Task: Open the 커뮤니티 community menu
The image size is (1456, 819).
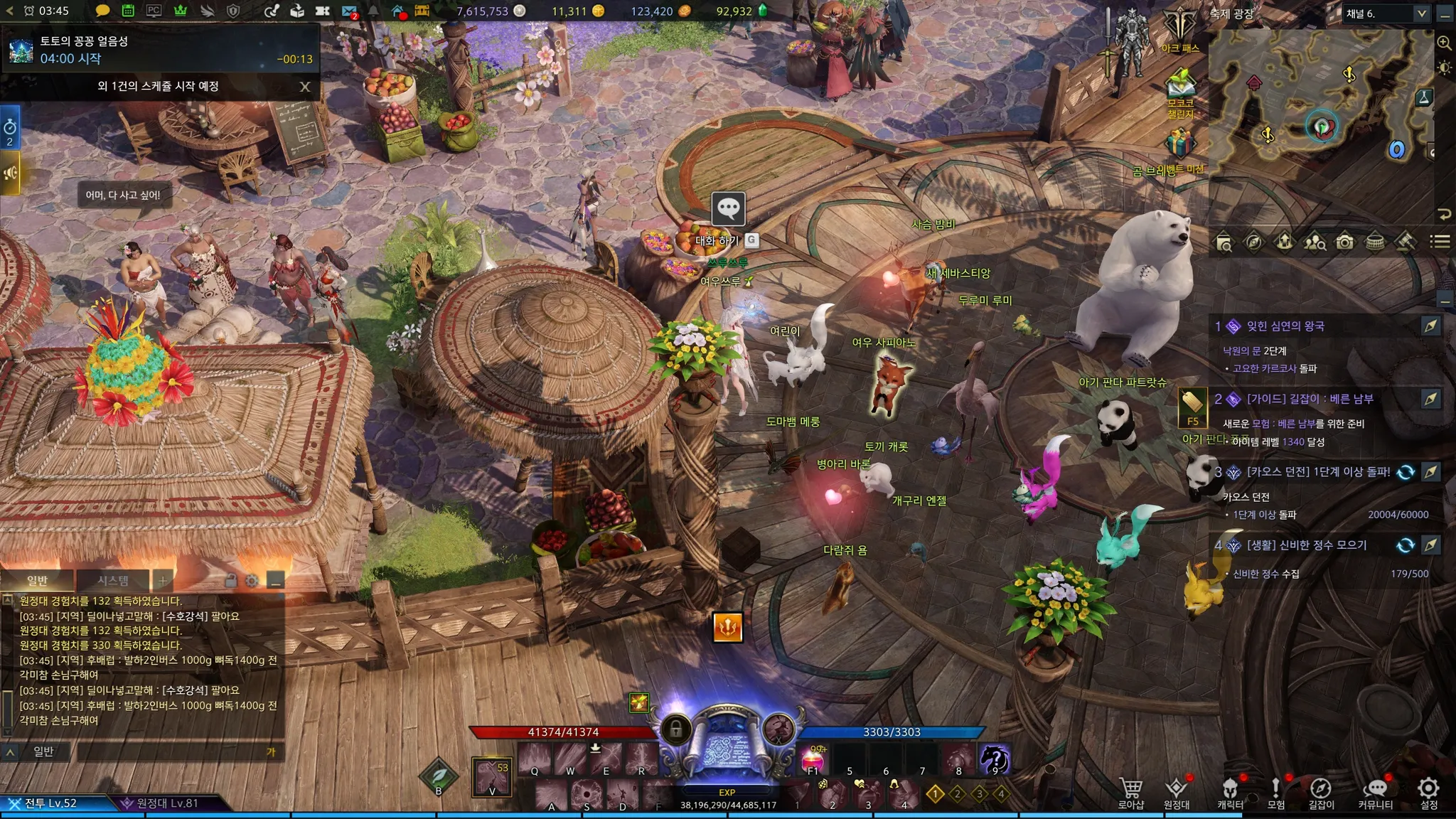Action: coord(1376,792)
